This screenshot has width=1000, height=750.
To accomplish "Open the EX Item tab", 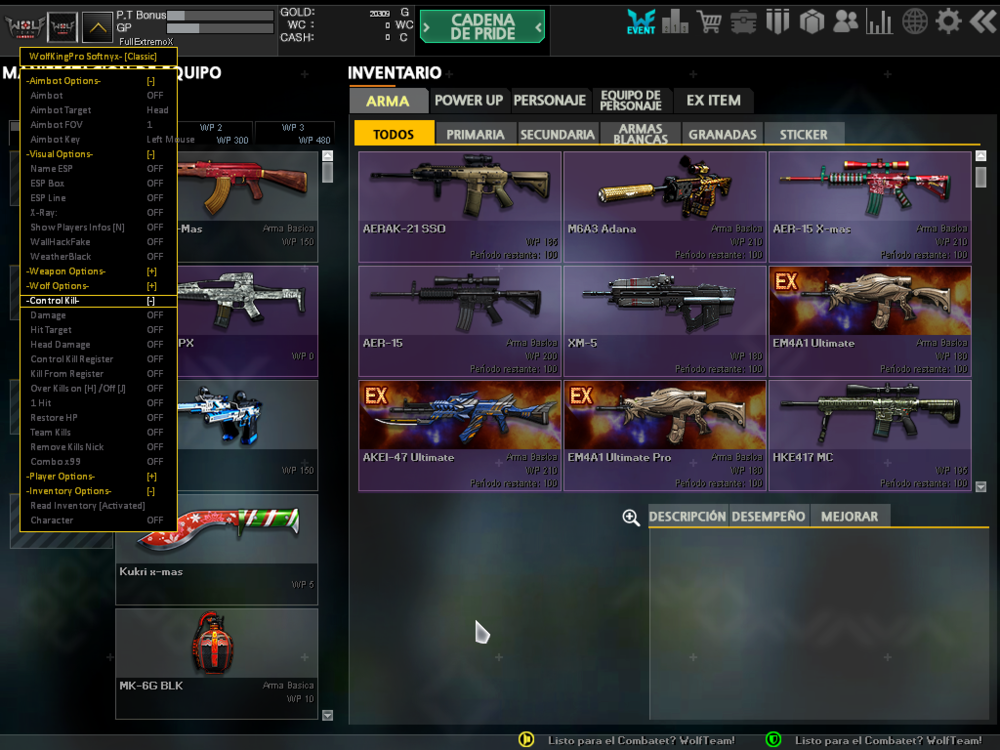I will [x=713, y=101].
